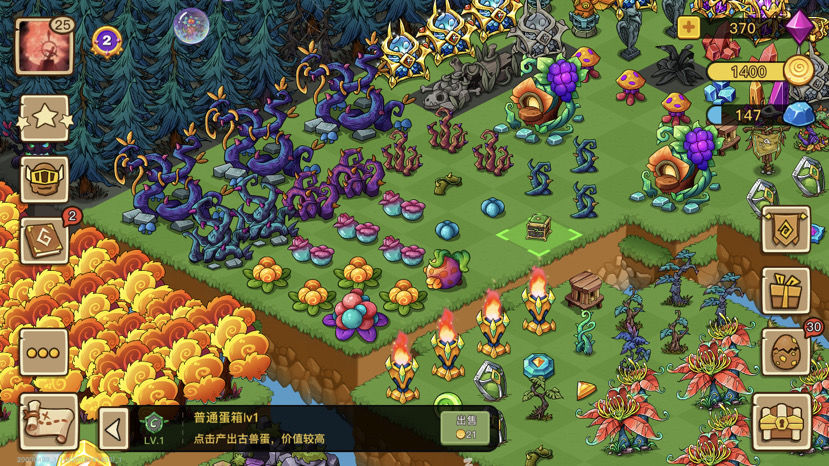This screenshot has height=466, width=829.
Task: Open the gift box rewards
Action: (786, 291)
